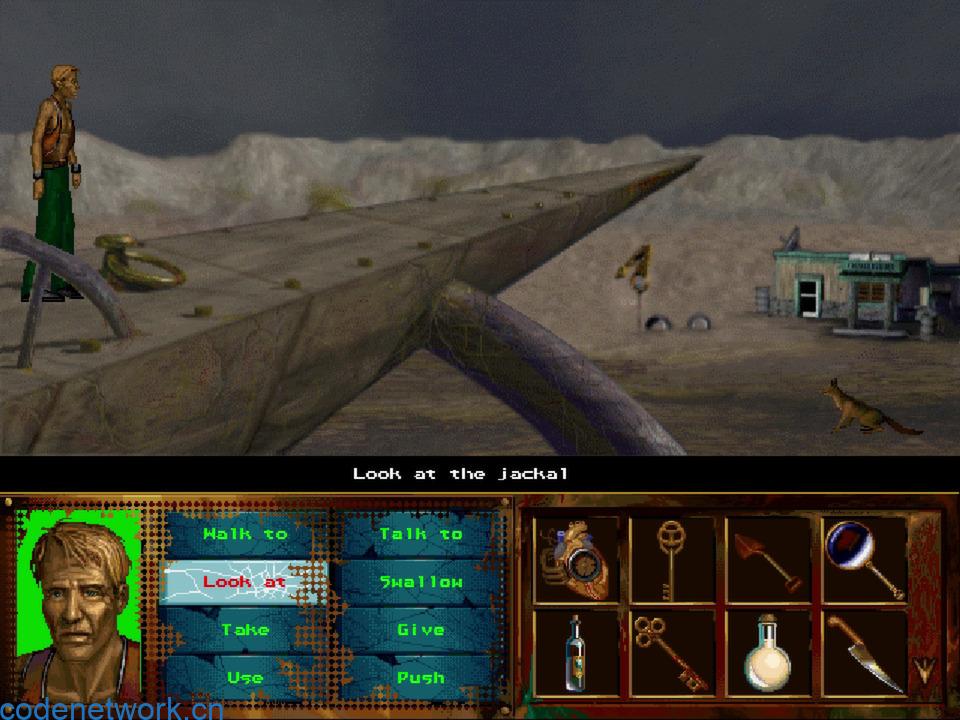This screenshot has height=720, width=960.
Task: Select the "Use" verb button
Action: pos(245,677)
